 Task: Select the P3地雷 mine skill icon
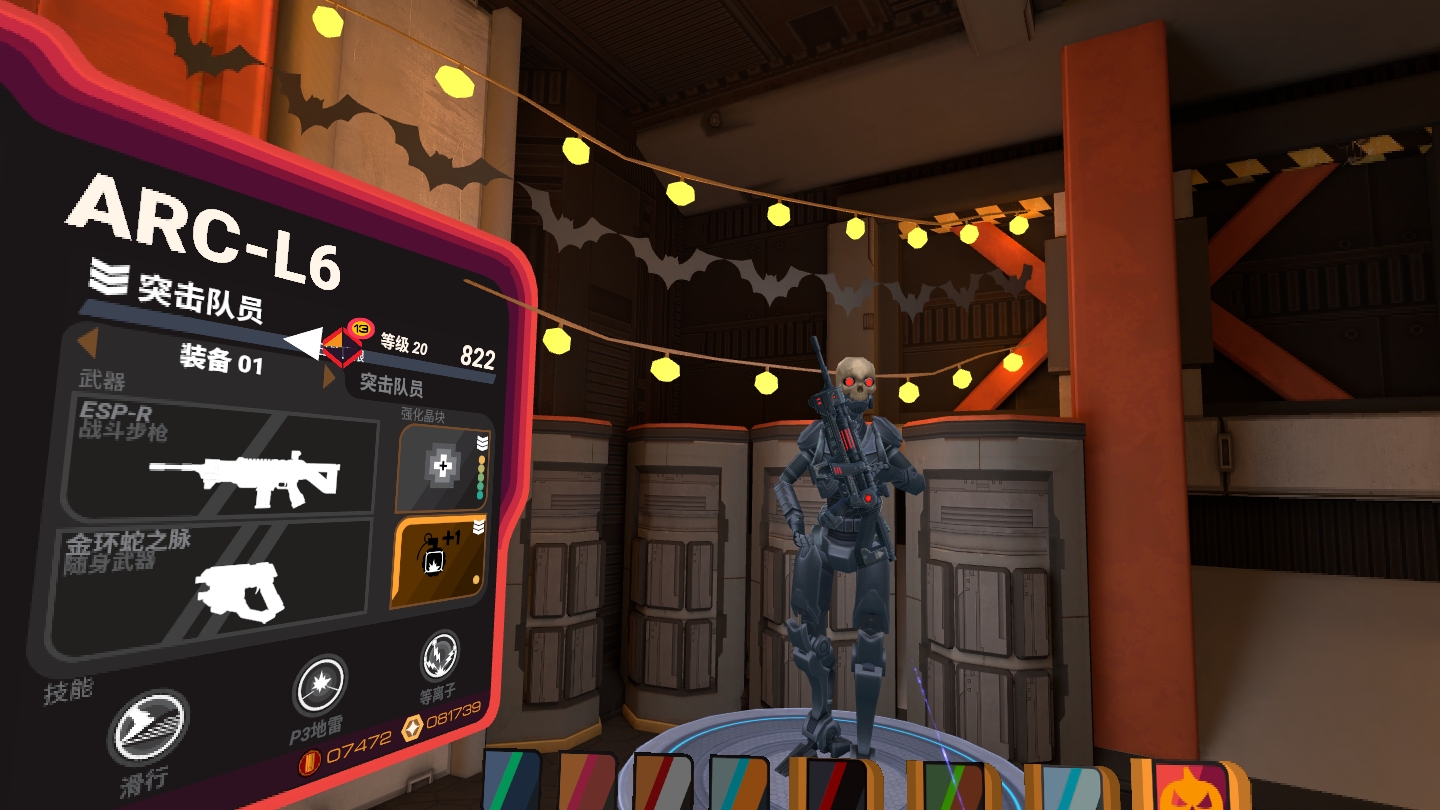click(320, 688)
